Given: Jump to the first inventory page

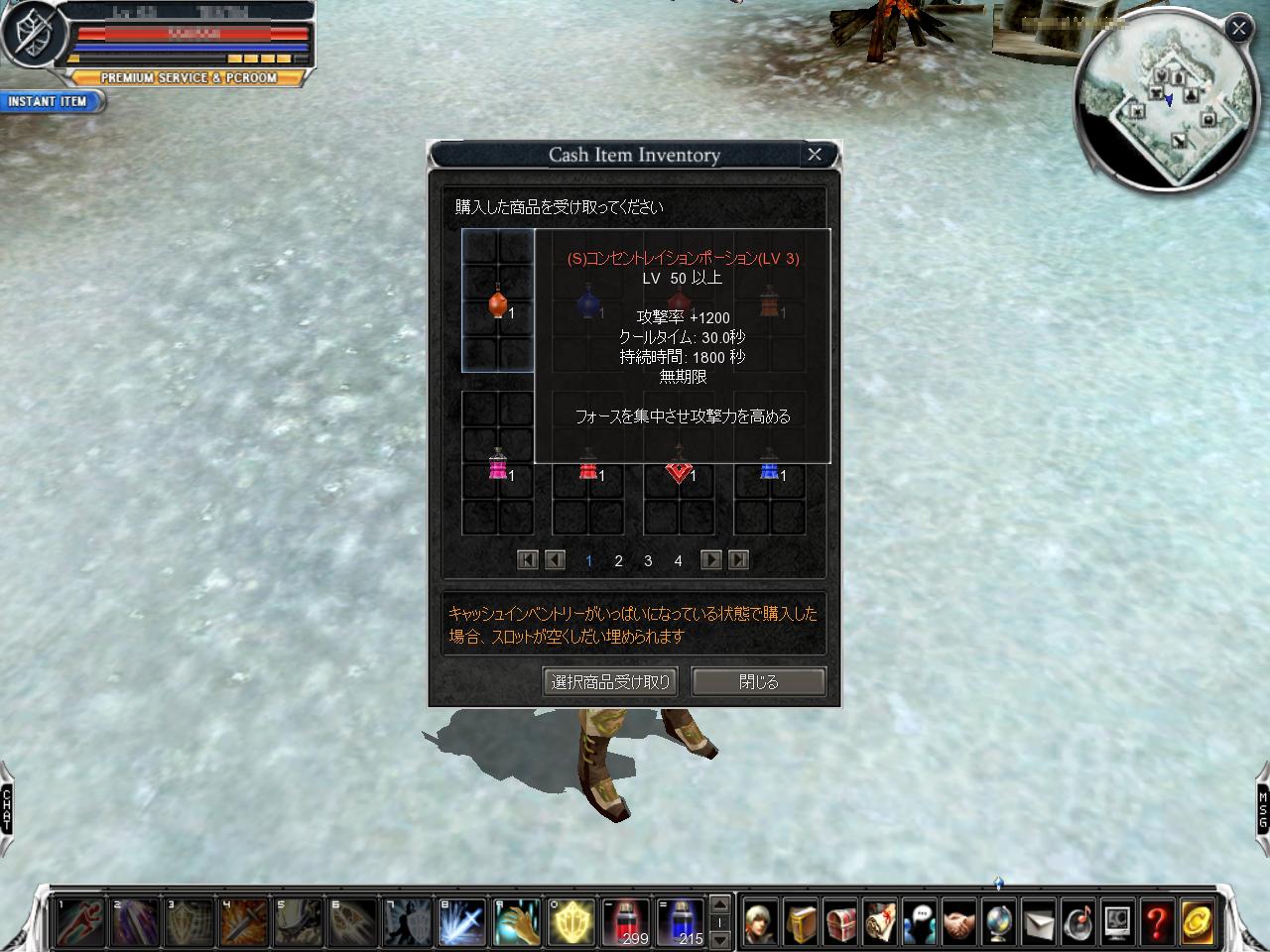Looking at the screenshot, I should click(528, 560).
